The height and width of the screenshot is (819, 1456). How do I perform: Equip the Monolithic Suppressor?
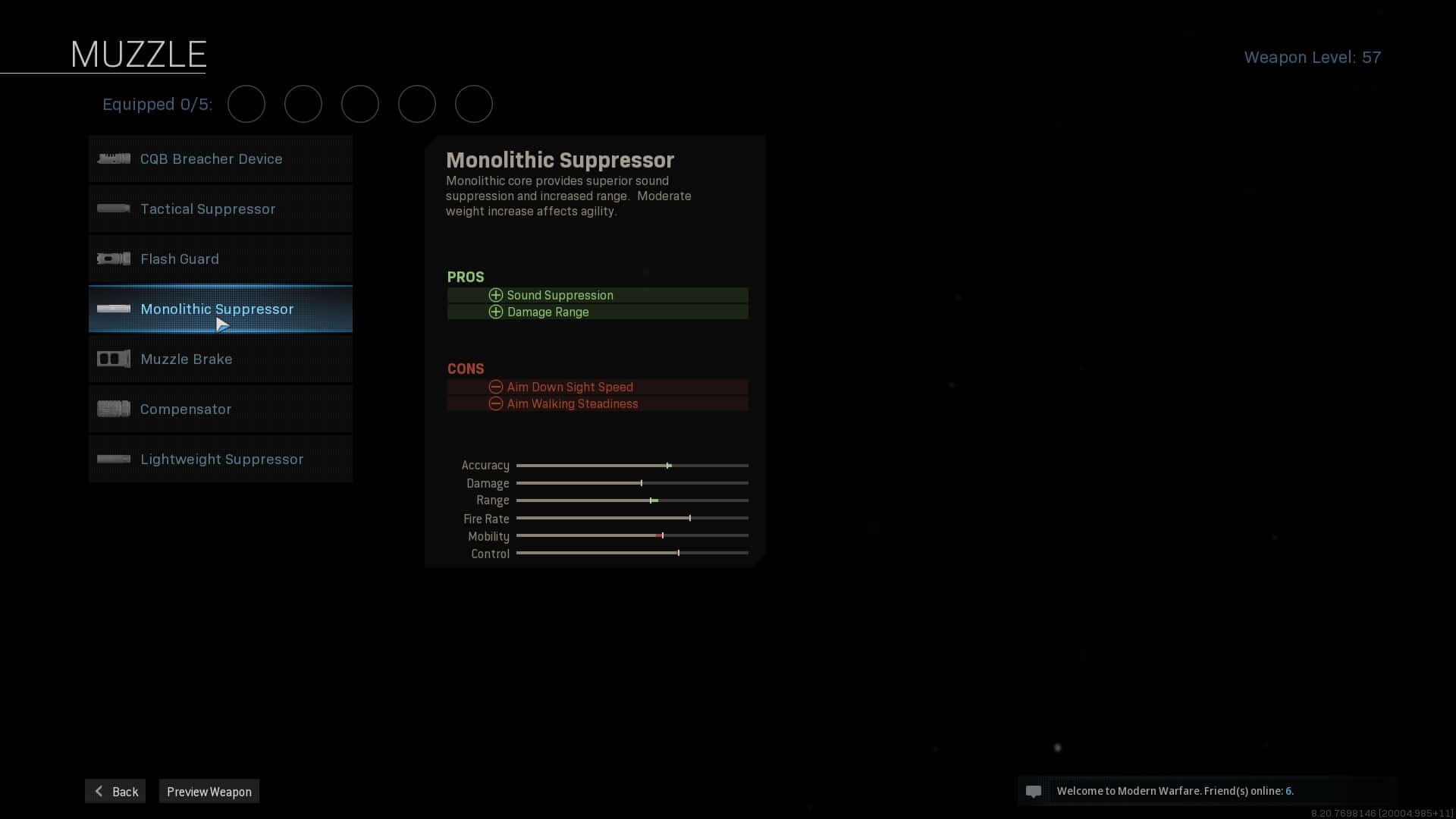[220, 309]
